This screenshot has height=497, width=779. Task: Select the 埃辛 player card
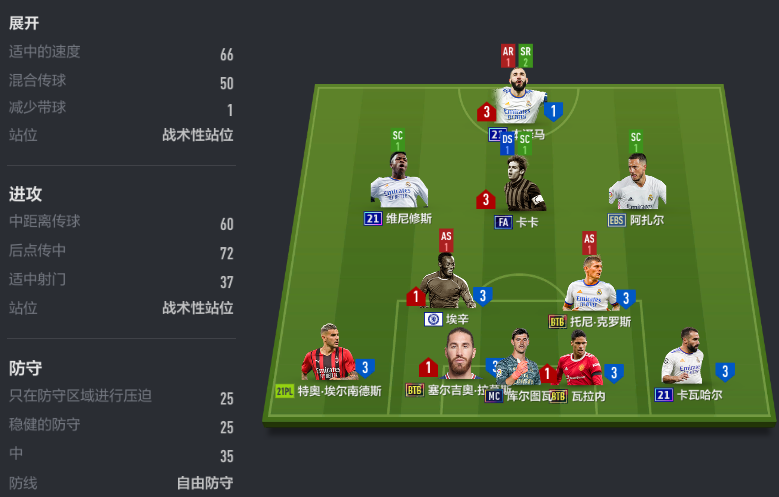(447, 284)
